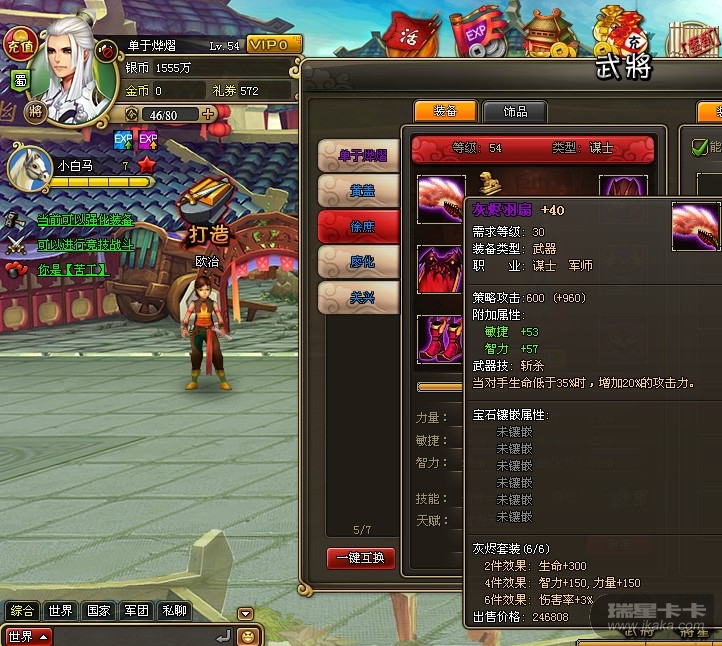722x646 pixels.
Task: Open the 当前可以强化装备 hint link
Action: click(x=84, y=220)
